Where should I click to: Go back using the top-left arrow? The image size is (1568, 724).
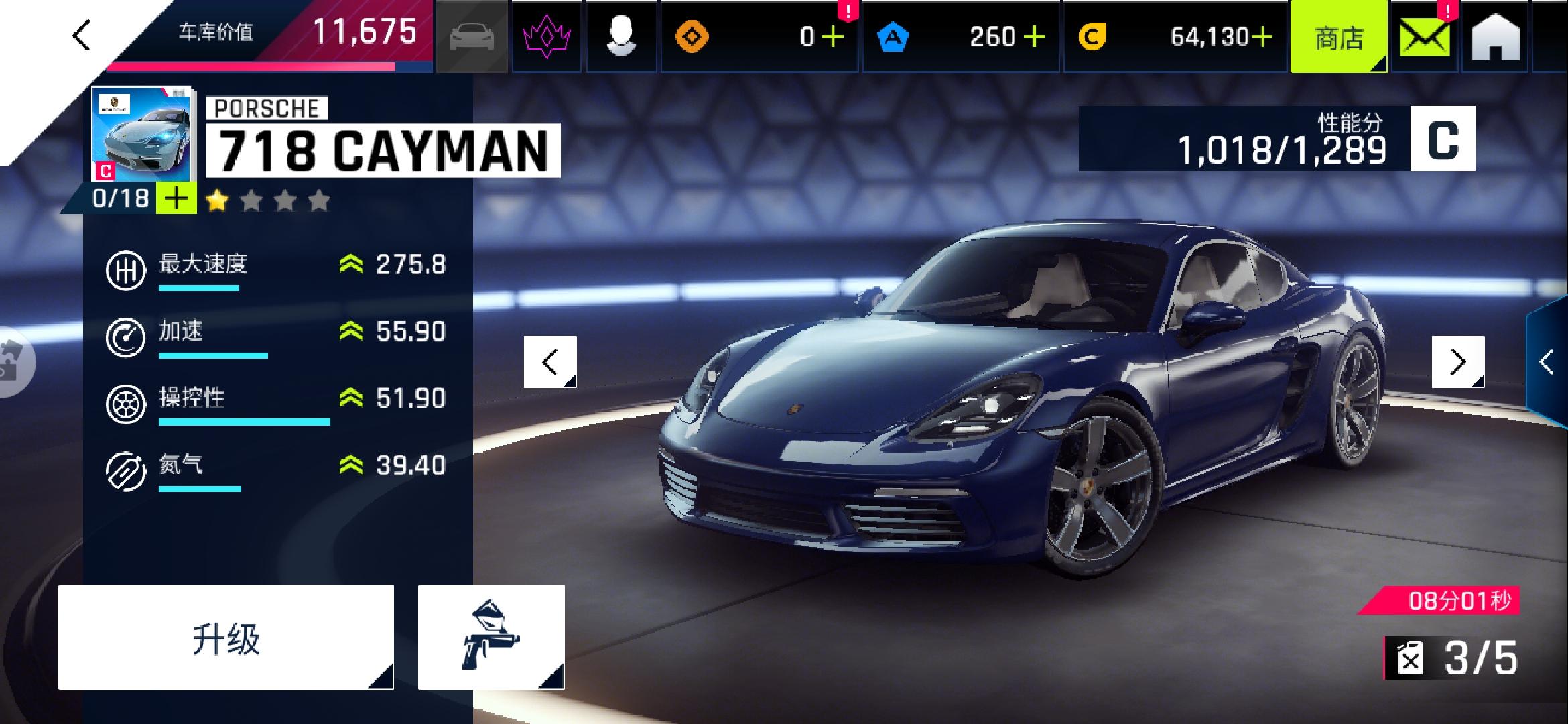pos(82,36)
